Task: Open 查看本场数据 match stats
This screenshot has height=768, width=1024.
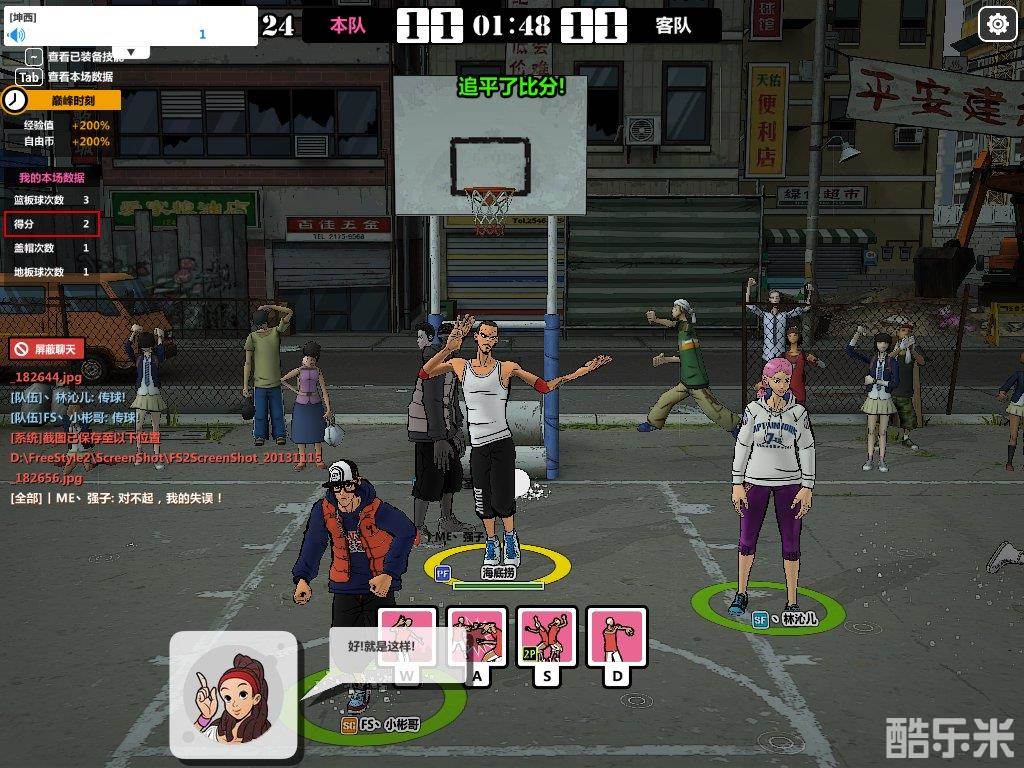Action: 79,77
